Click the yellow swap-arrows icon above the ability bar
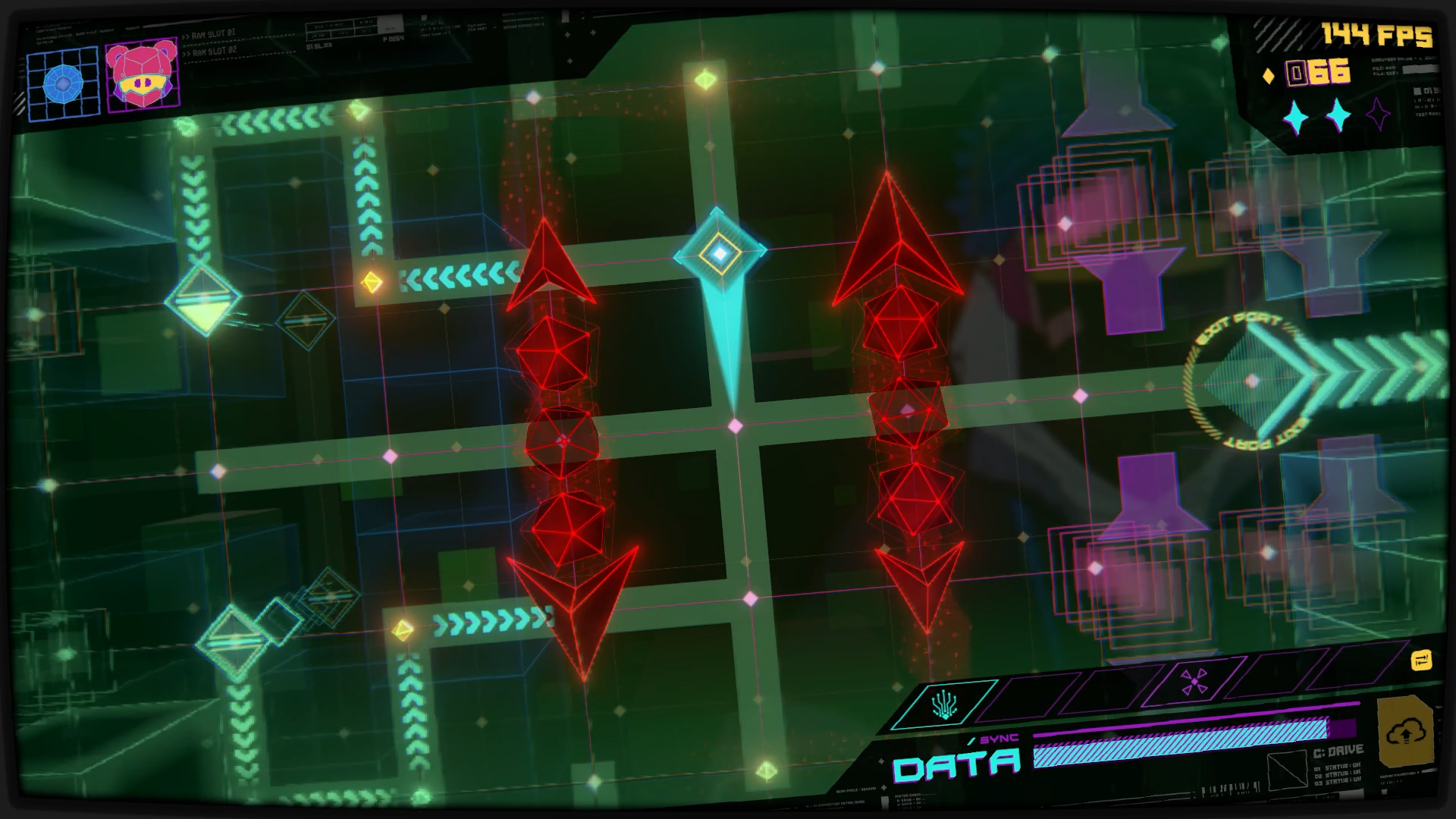The width and height of the screenshot is (1456, 819). (1422, 661)
